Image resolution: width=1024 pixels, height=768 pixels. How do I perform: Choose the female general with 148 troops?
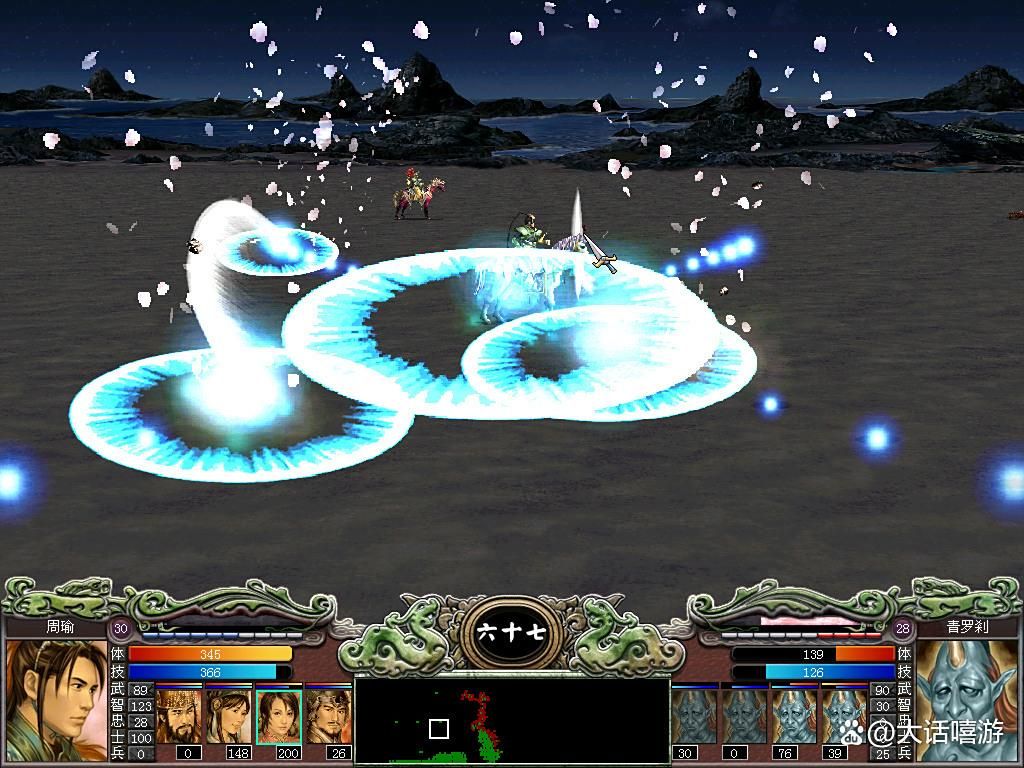pos(228,715)
